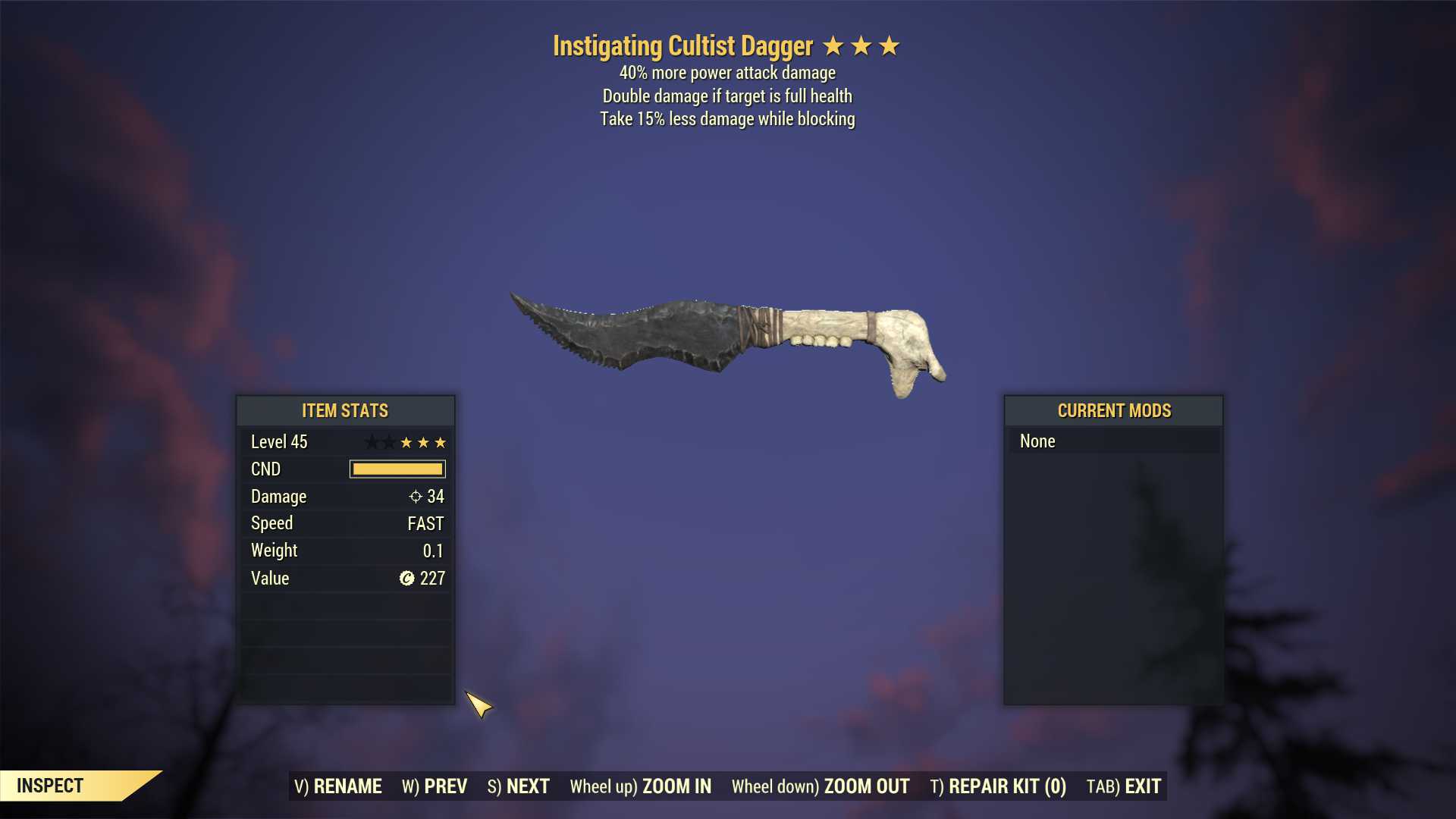Click the CND condition bar

(x=396, y=469)
